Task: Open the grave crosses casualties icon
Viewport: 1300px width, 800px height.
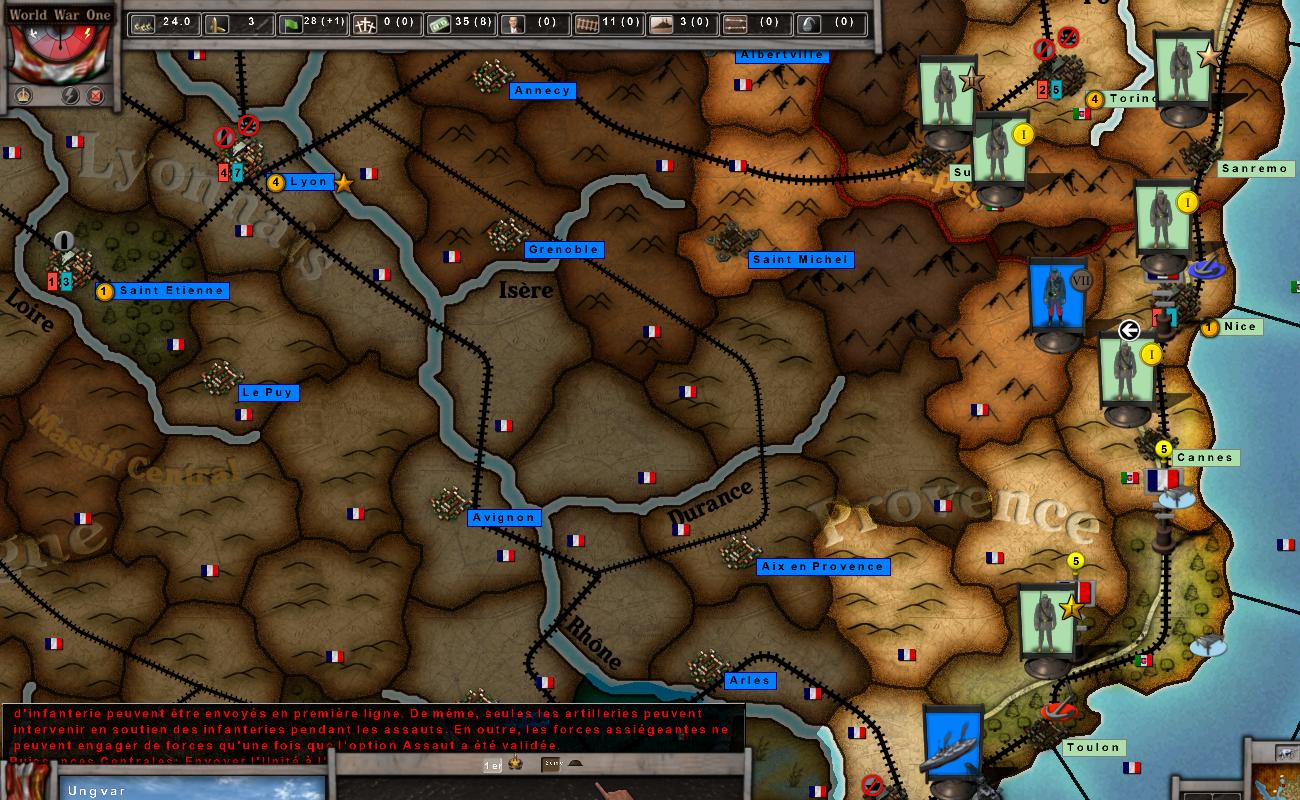Action: pyautogui.click(x=365, y=22)
